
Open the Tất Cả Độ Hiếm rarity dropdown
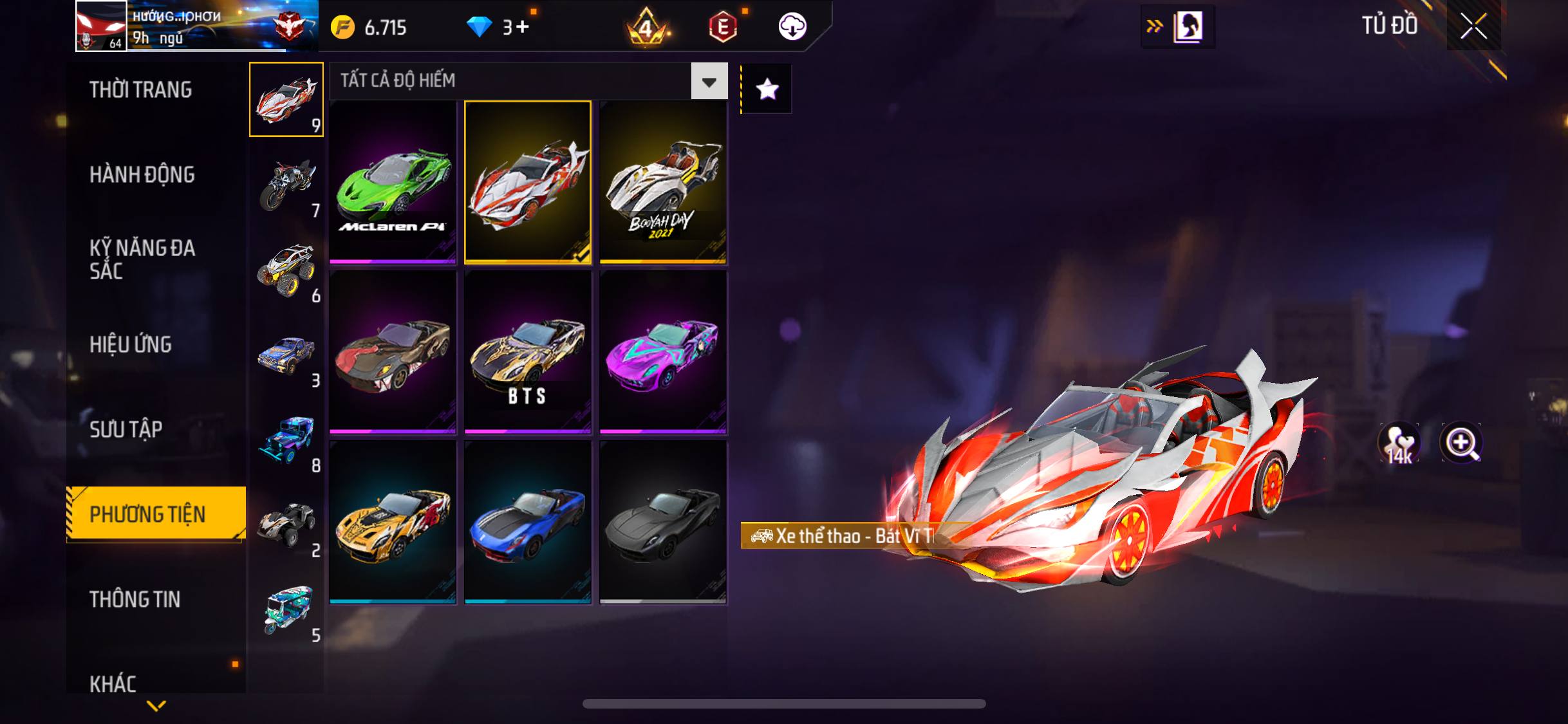pyautogui.click(x=709, y=81)
